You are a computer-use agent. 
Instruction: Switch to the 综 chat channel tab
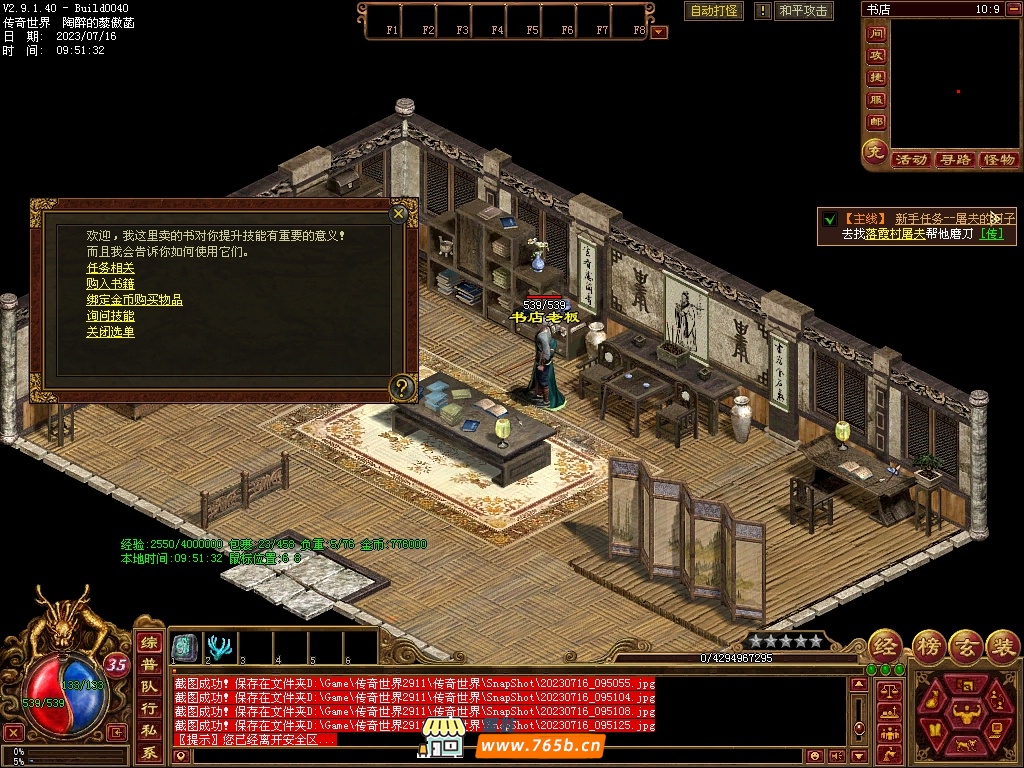click(x=149, y=643)
